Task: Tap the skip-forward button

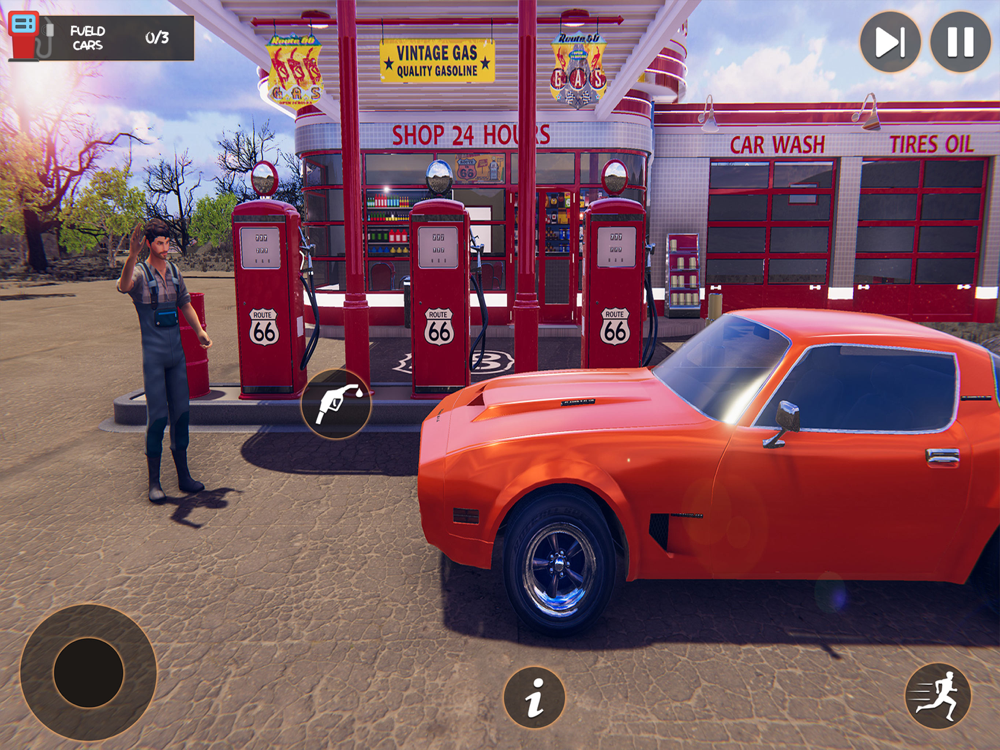Action: (x=890, y=42)
